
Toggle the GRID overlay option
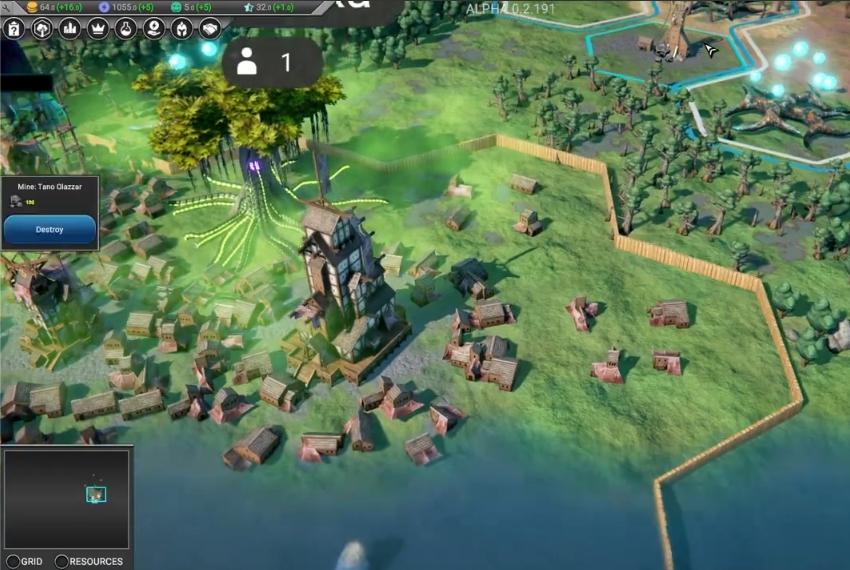[x=13, y=561]
